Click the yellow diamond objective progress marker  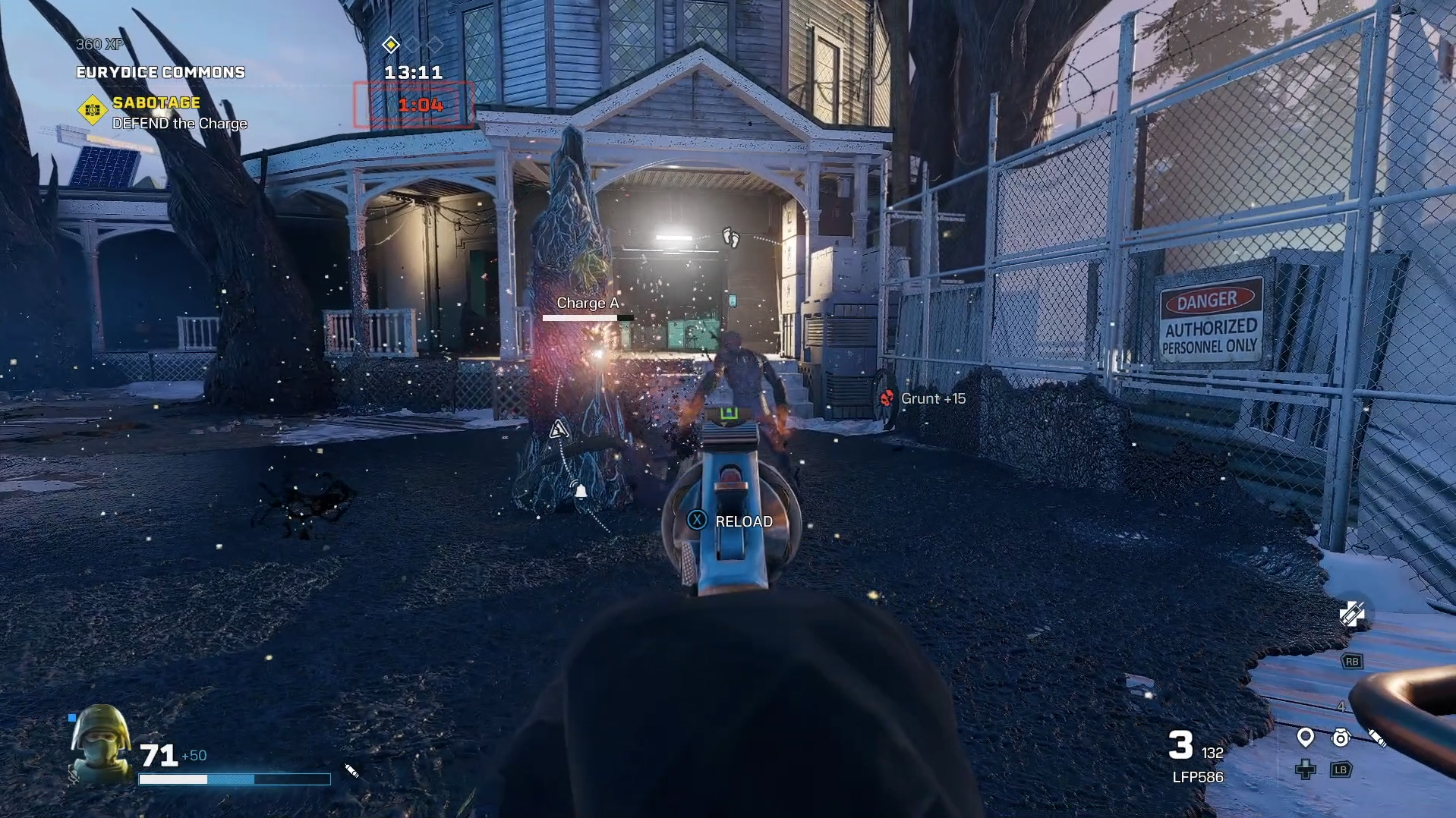pos(391,45)
